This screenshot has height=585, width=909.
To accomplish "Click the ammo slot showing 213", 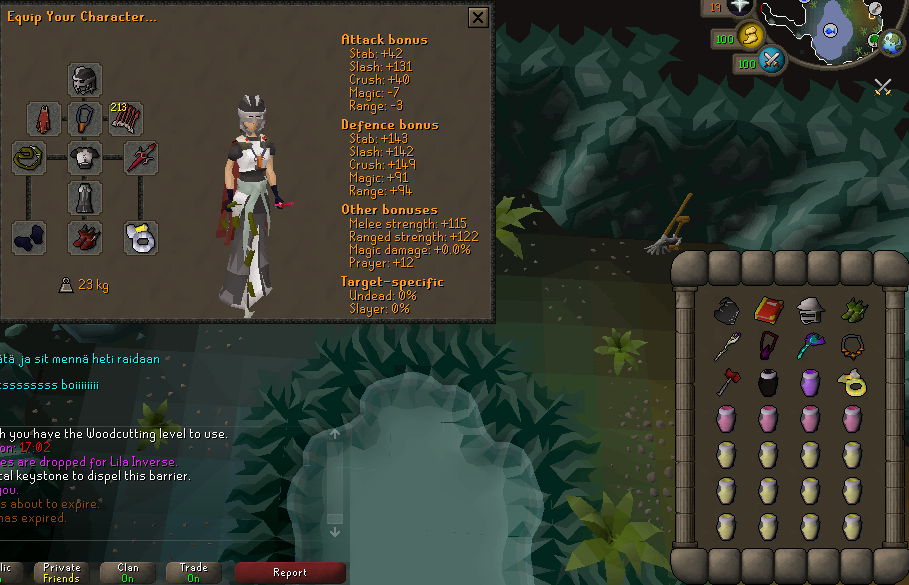I will pos(125,119).
